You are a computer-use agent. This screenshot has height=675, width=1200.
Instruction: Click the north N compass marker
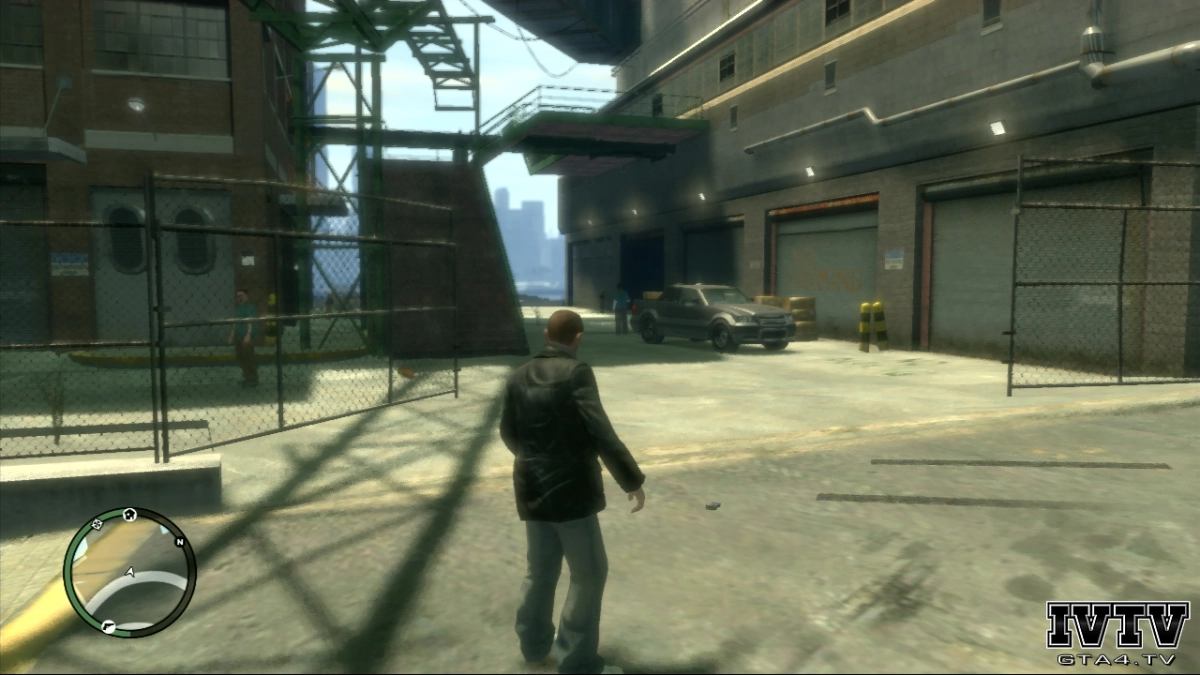[x=180, y=542]
